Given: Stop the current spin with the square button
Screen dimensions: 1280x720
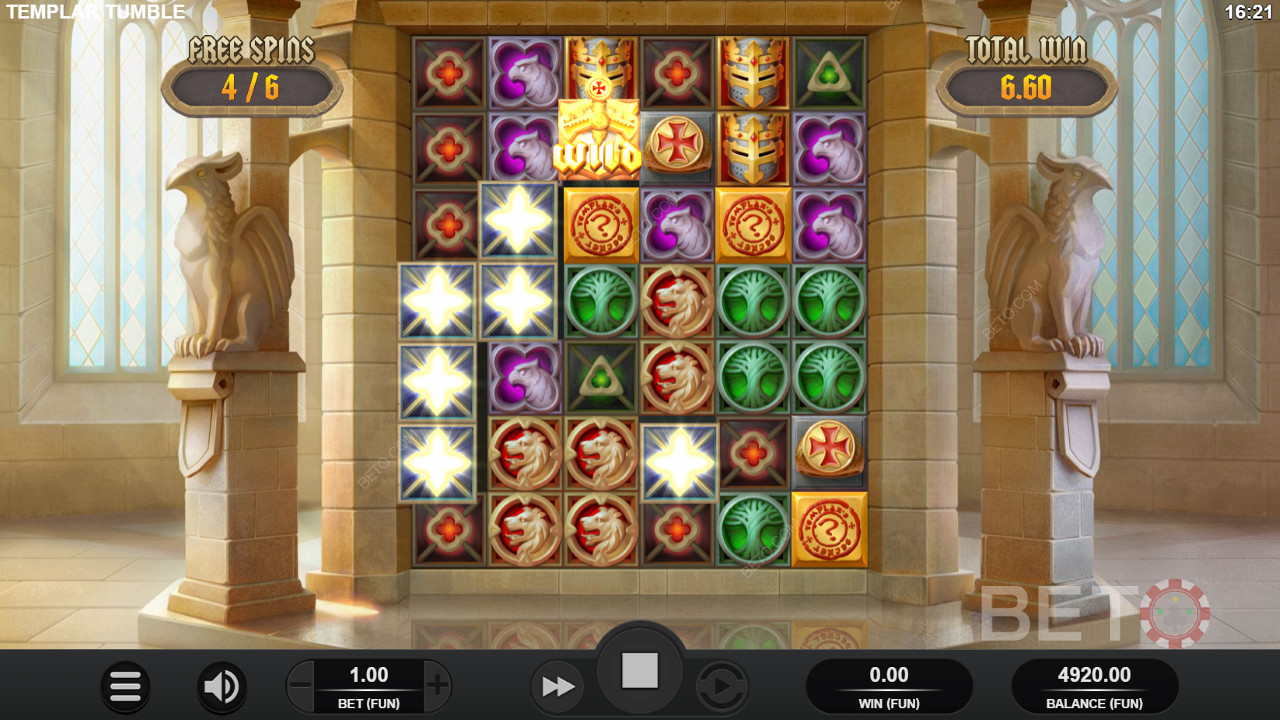Looking at the screenshot, I should click(640, 670).
